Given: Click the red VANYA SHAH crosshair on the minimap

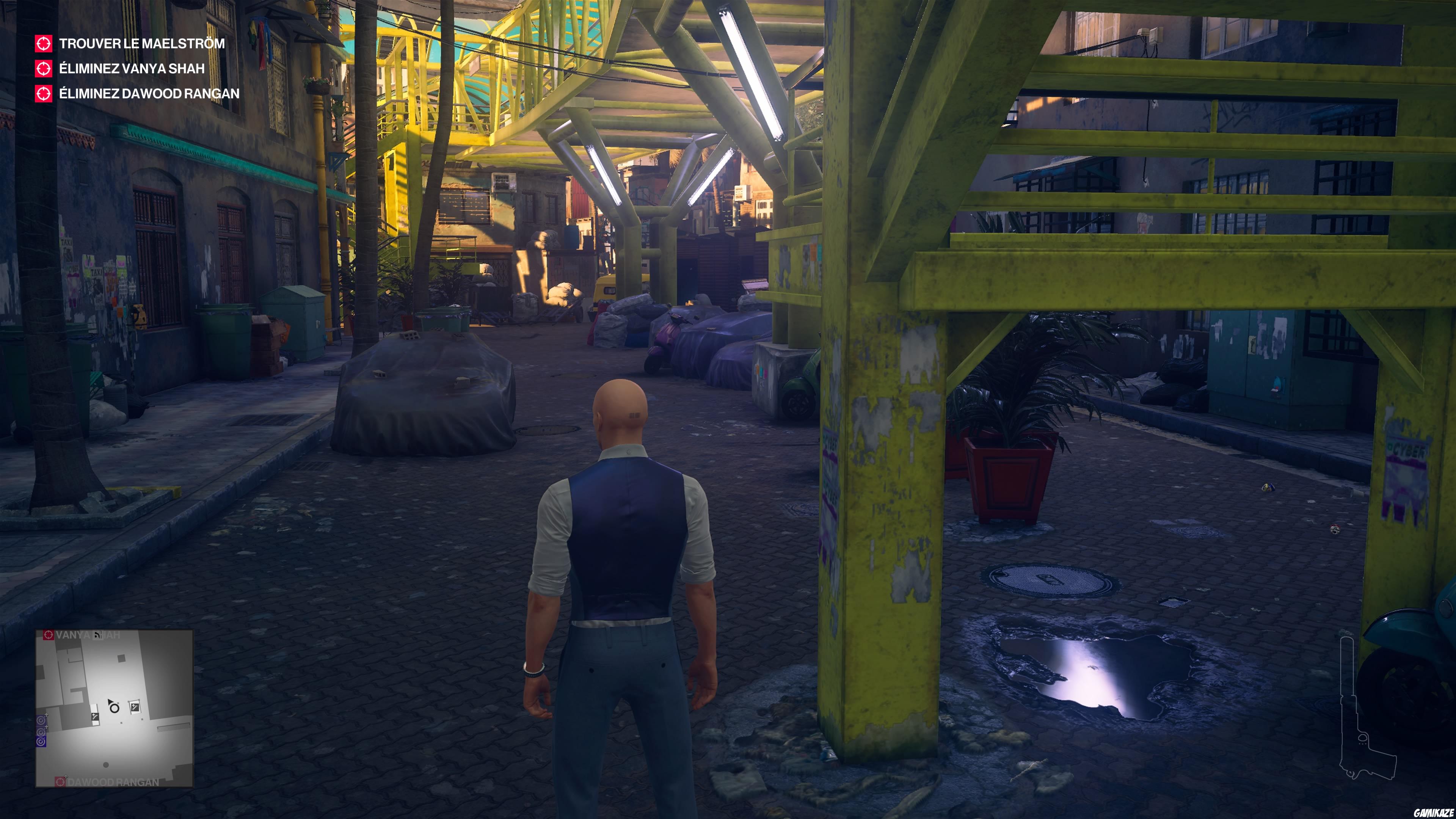Looking at the screenshot, I should (x=48, y=635).
